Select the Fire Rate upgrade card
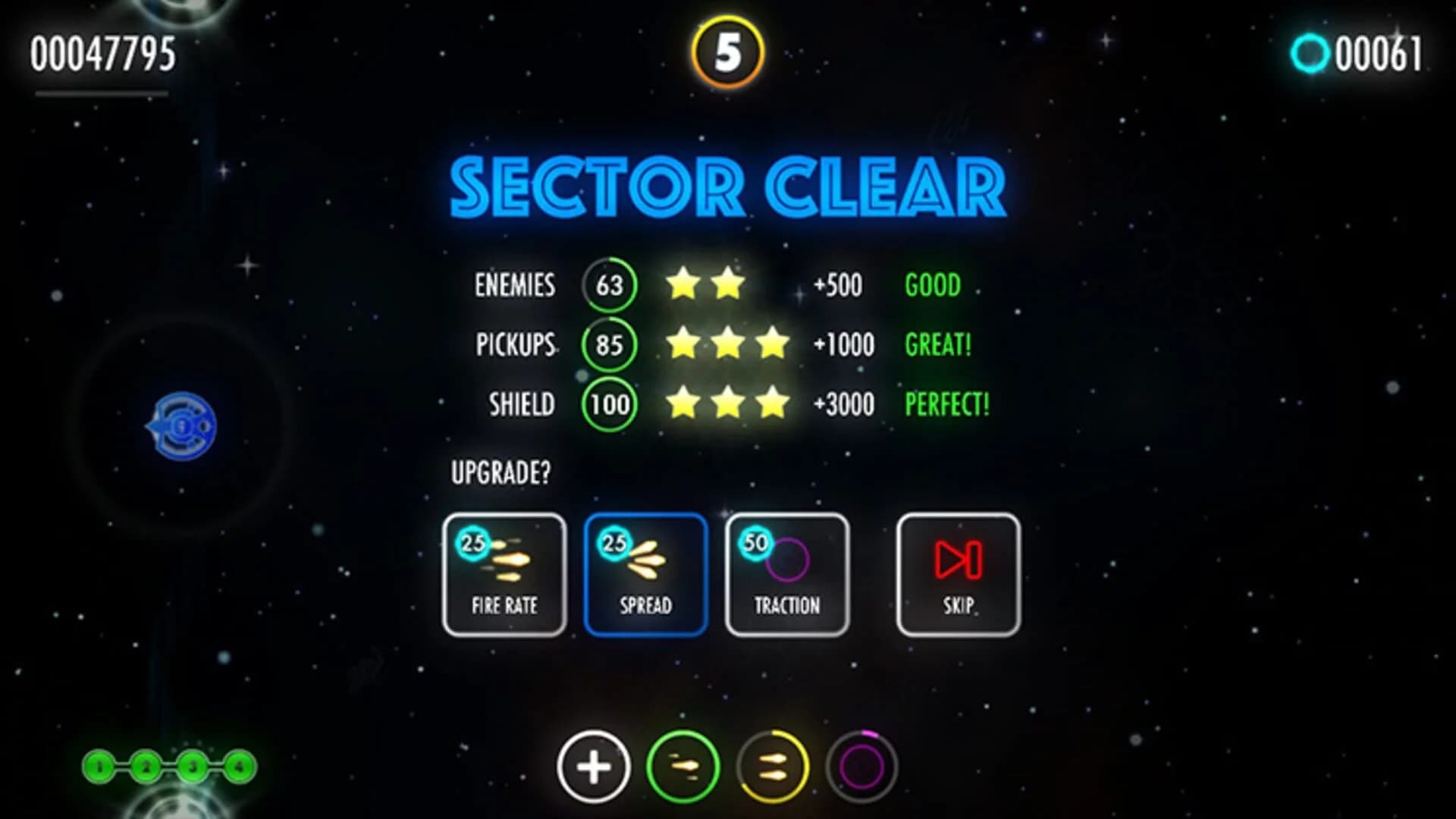Viewport: 1456px width, 819px height. coord(504,573)
